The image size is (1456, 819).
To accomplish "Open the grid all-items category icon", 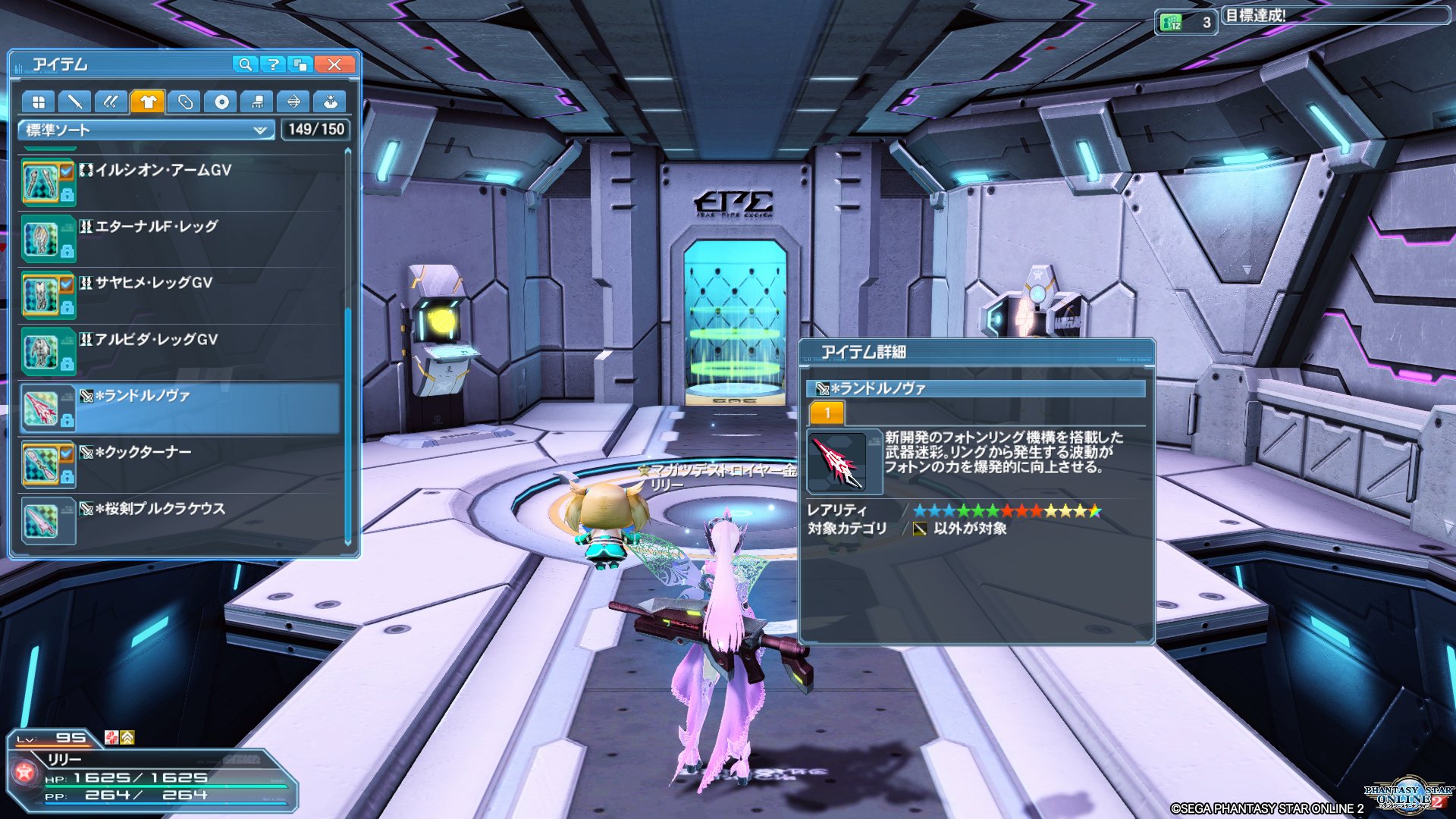I will (x=39, y=101).
